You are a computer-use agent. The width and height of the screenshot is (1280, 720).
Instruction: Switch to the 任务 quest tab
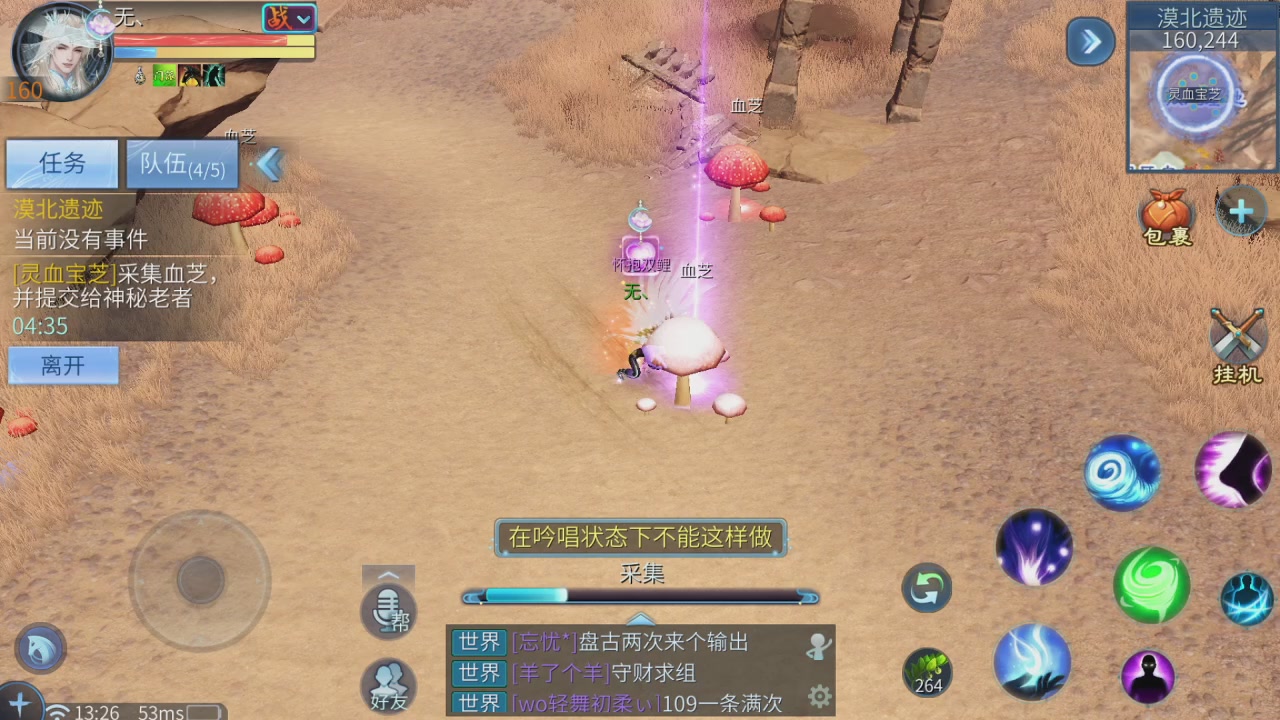(x=62, y=164)
